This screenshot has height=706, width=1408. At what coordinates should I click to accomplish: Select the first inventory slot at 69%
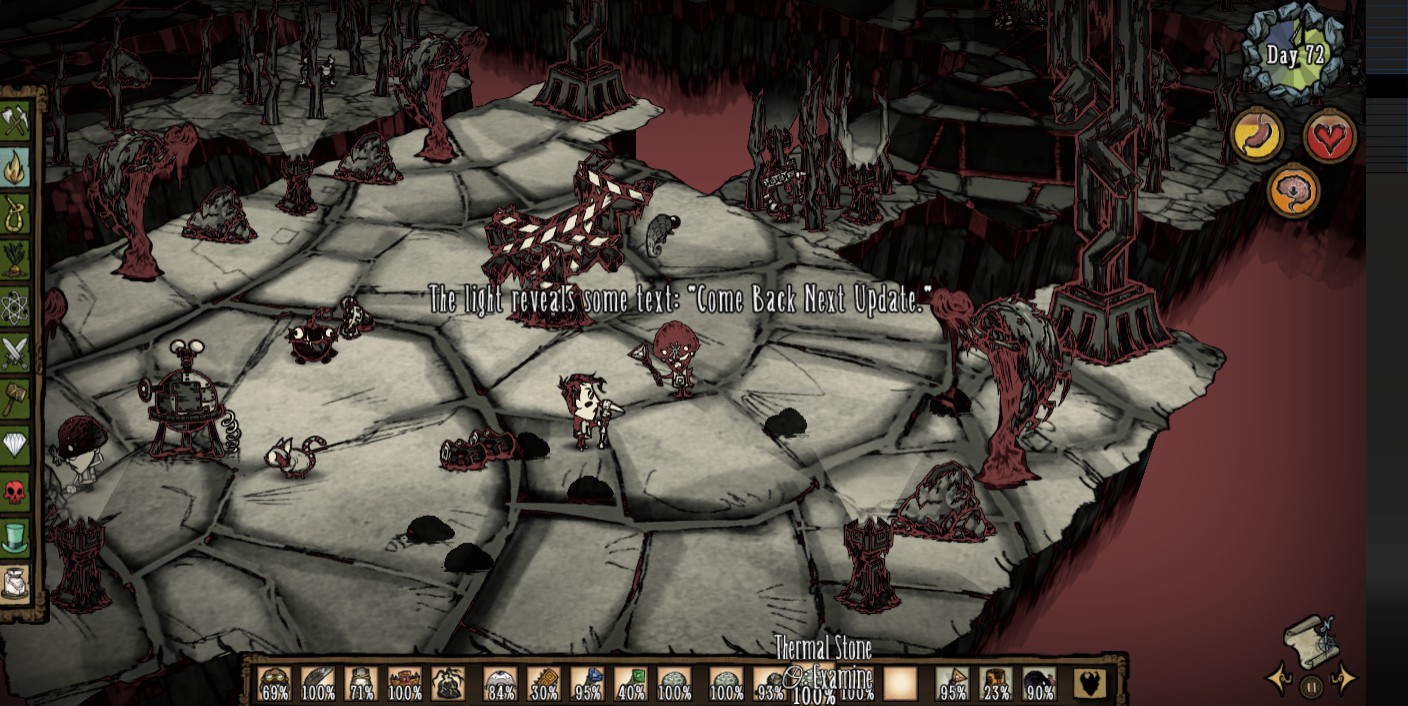[x=275, y=683]
